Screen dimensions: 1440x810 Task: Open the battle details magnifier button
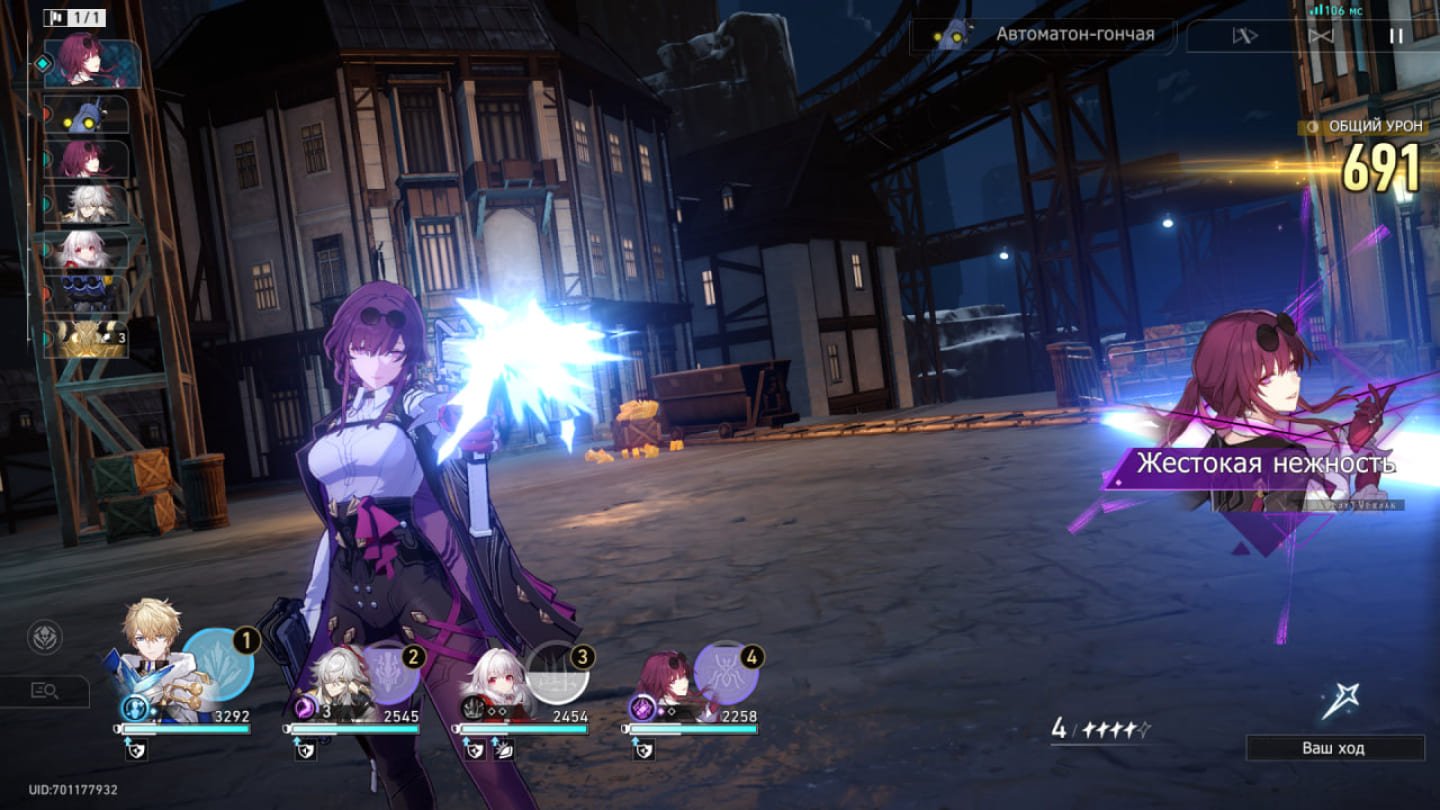(x=45, y=690)
